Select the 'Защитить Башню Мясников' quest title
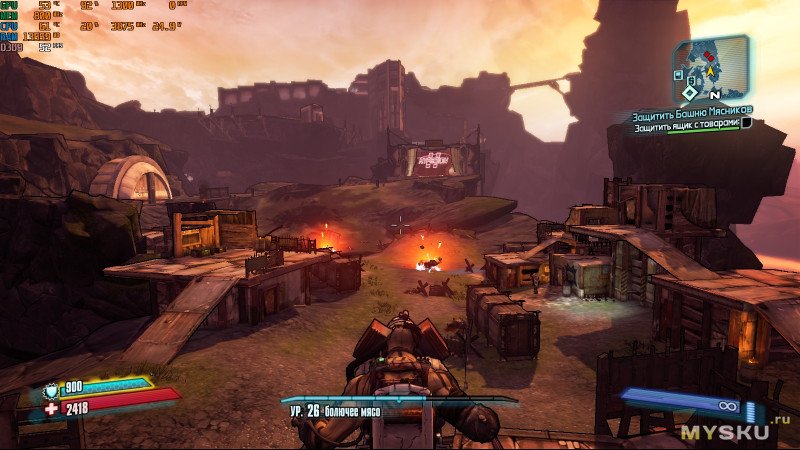800x450 pixels. click(692, 110)
